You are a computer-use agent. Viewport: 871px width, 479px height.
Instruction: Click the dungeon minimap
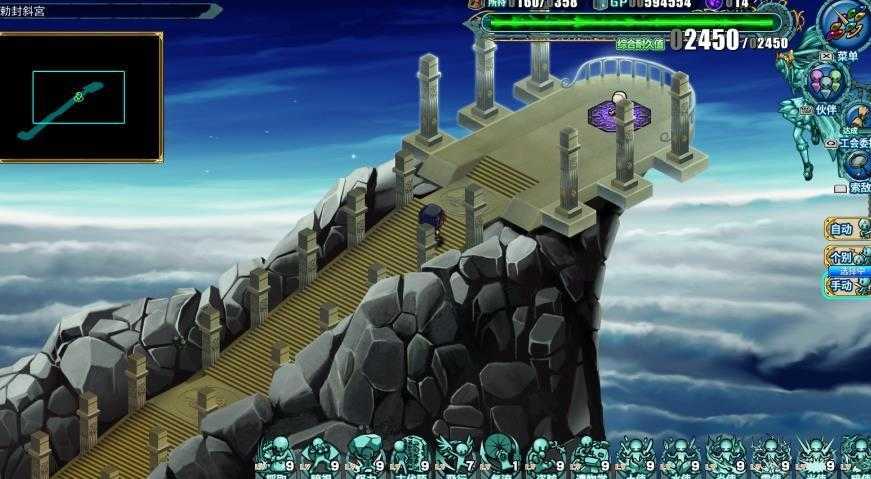[x=80, y=97]
